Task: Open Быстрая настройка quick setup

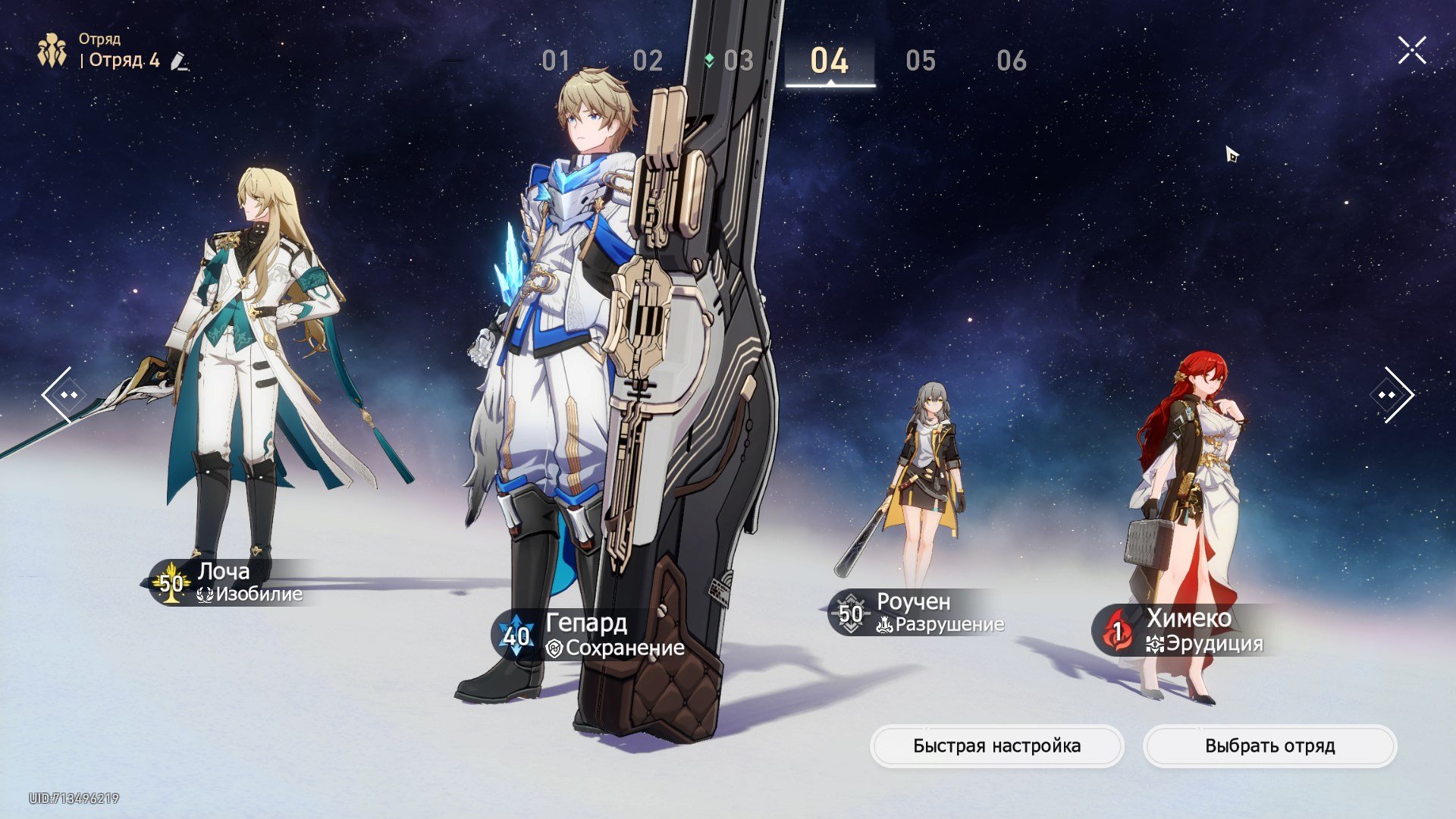Action: point(996,746)
